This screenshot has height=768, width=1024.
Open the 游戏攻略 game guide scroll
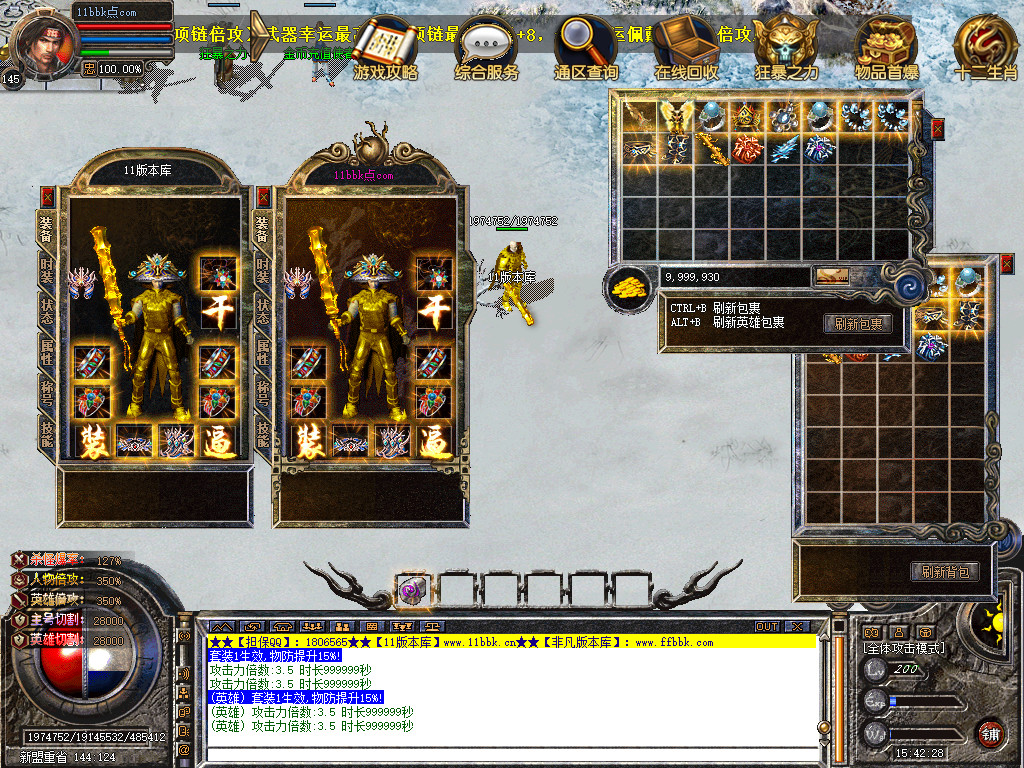tap(386, 45)
